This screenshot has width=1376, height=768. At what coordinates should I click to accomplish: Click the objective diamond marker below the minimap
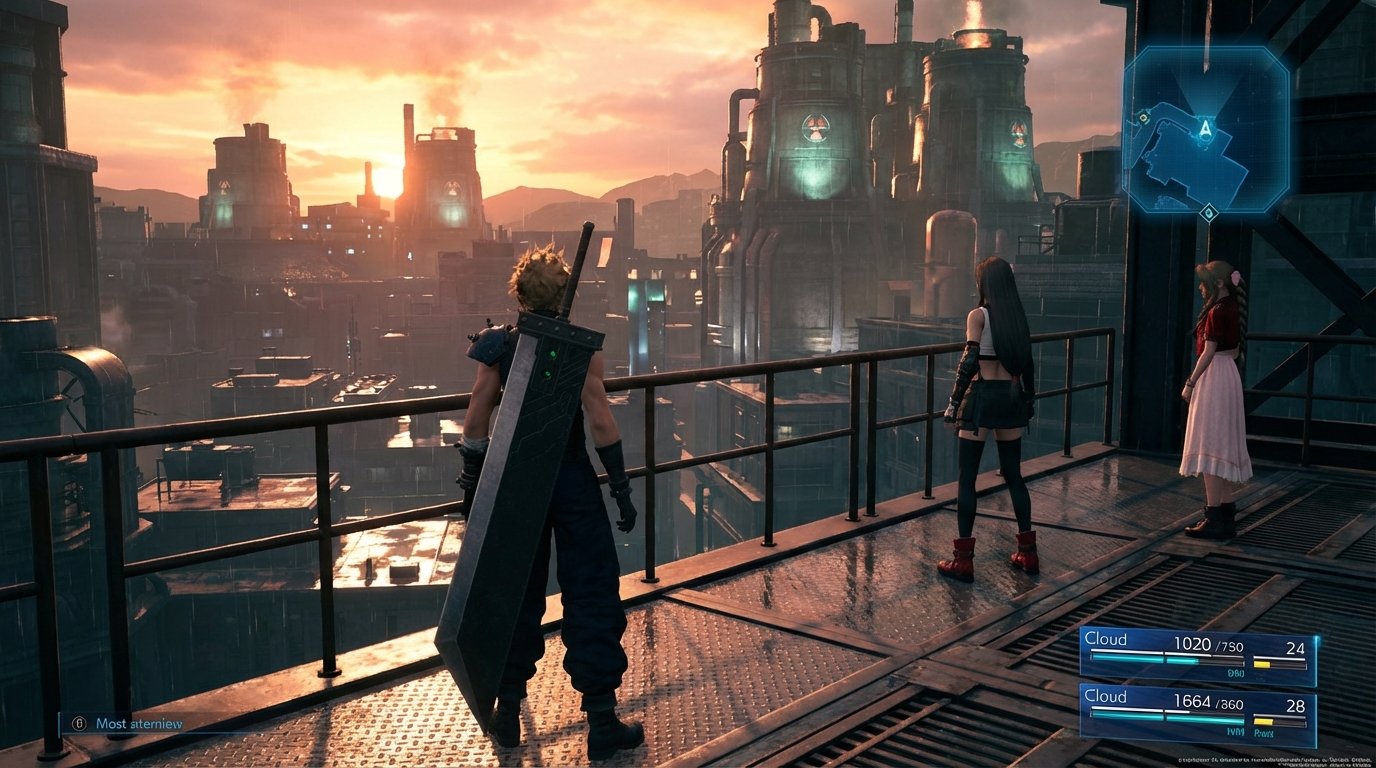tap(1209, 212)
